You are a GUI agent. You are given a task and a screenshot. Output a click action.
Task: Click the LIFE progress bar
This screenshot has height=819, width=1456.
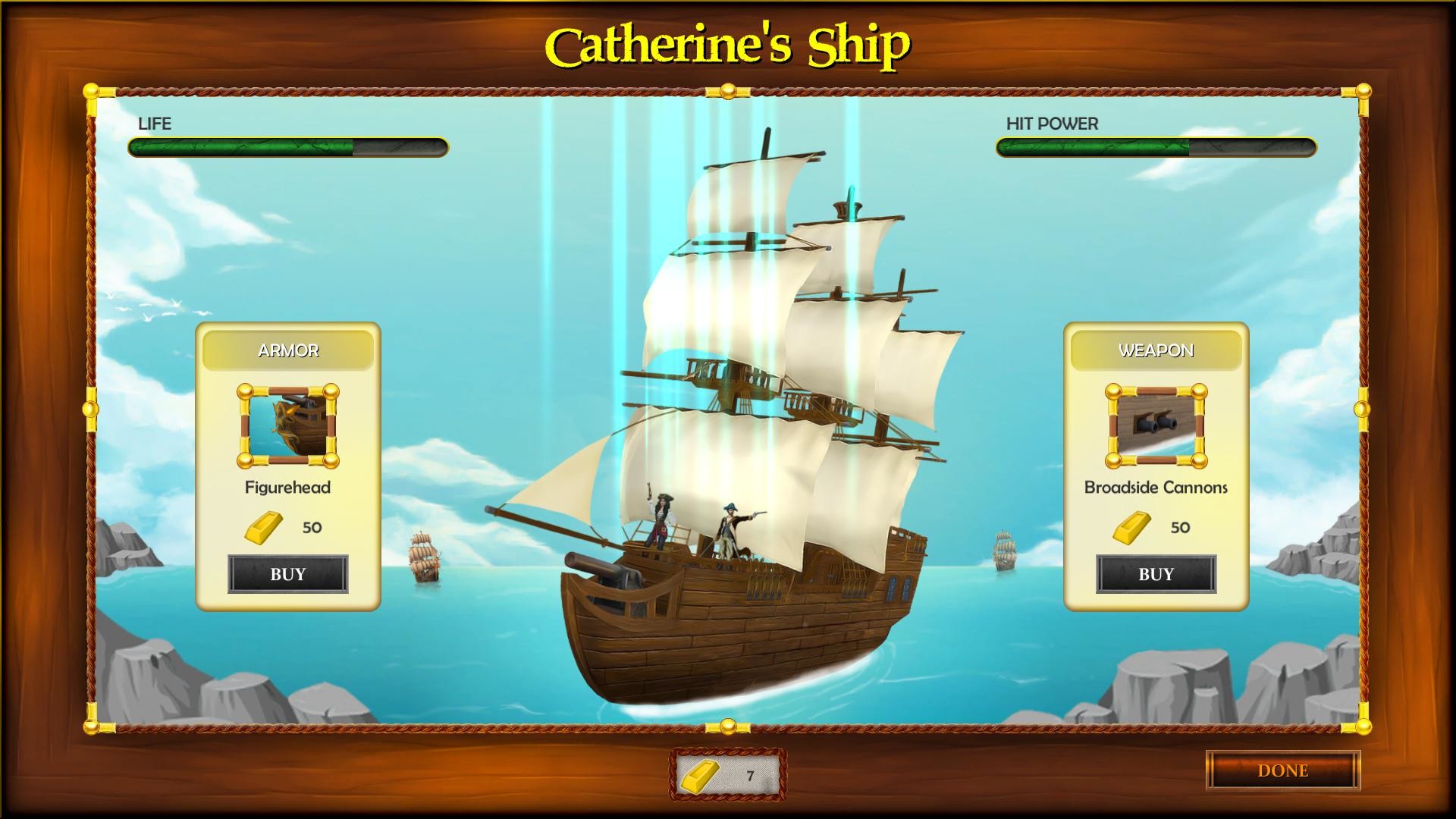(287, 148)
